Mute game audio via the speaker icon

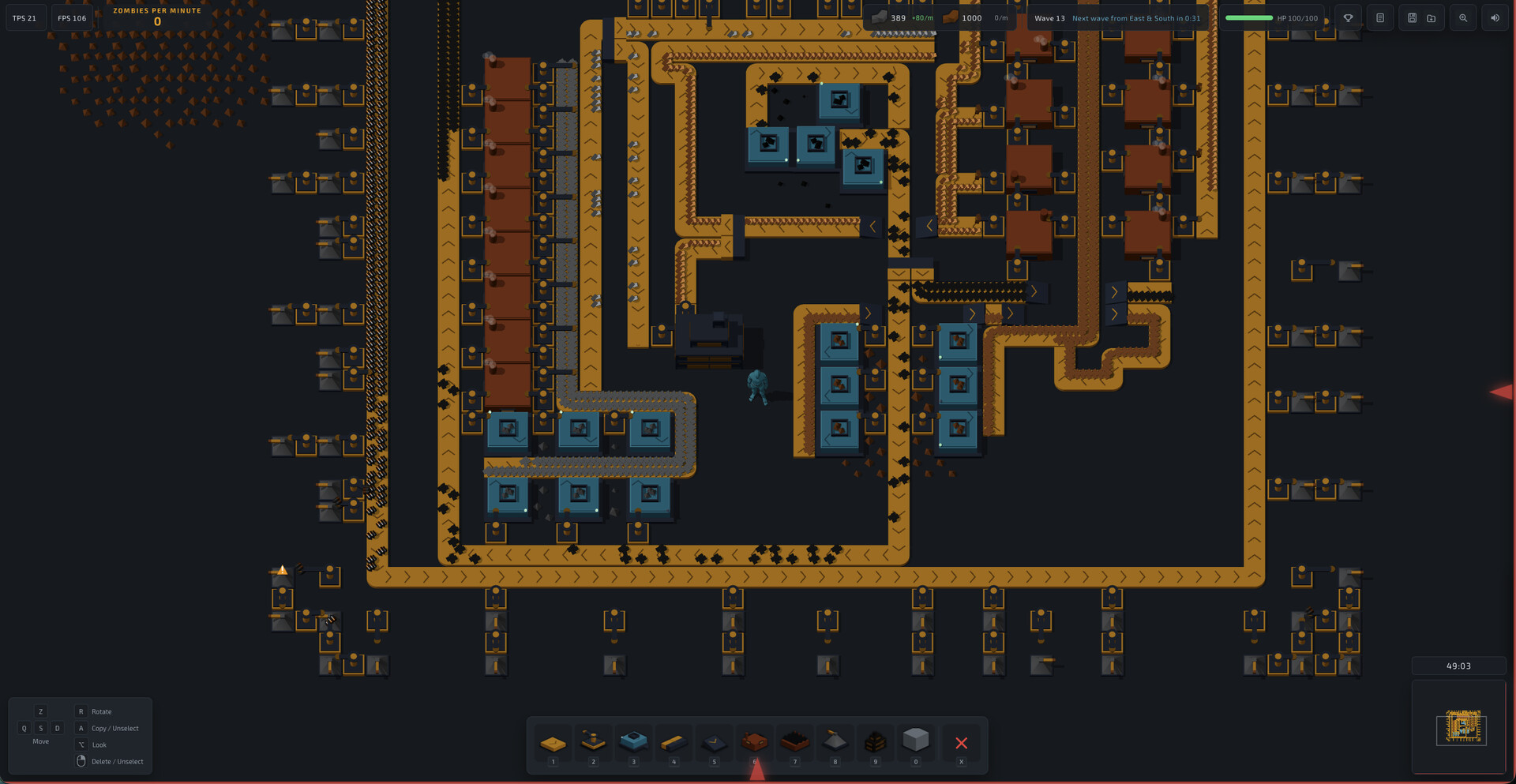(1495, 17)
